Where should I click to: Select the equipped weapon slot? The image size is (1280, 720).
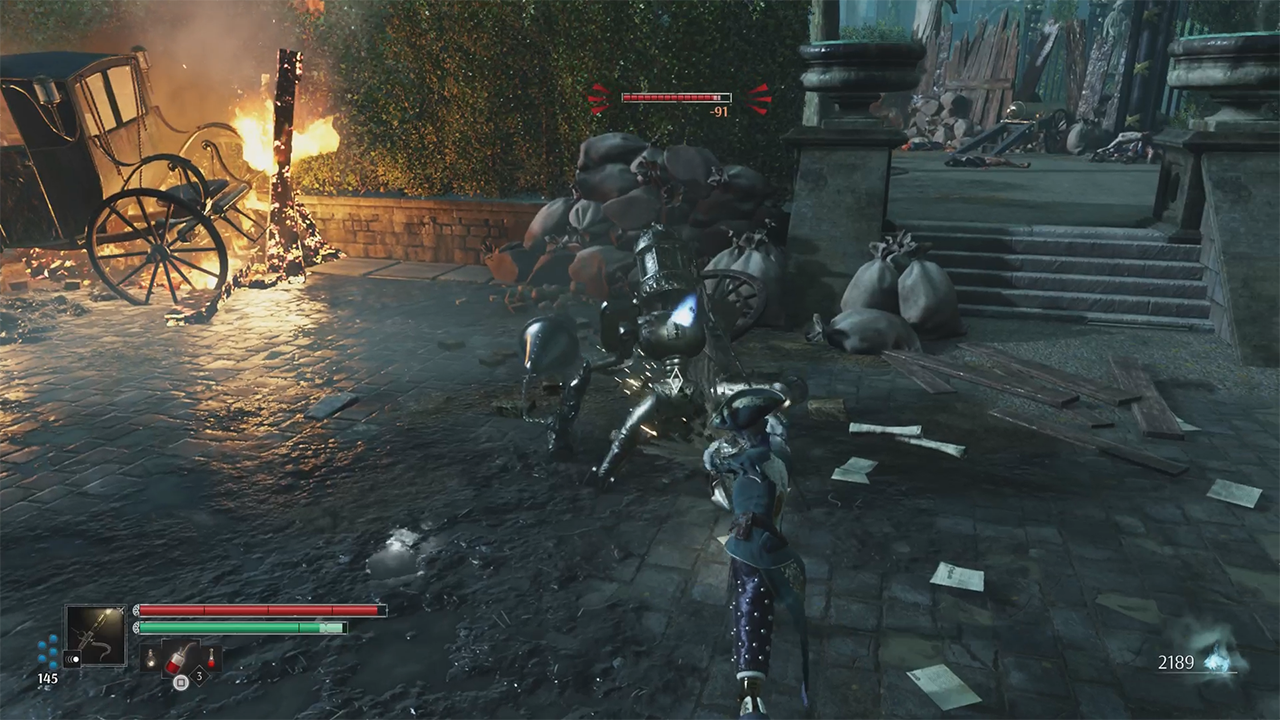(x=96, y=634)
